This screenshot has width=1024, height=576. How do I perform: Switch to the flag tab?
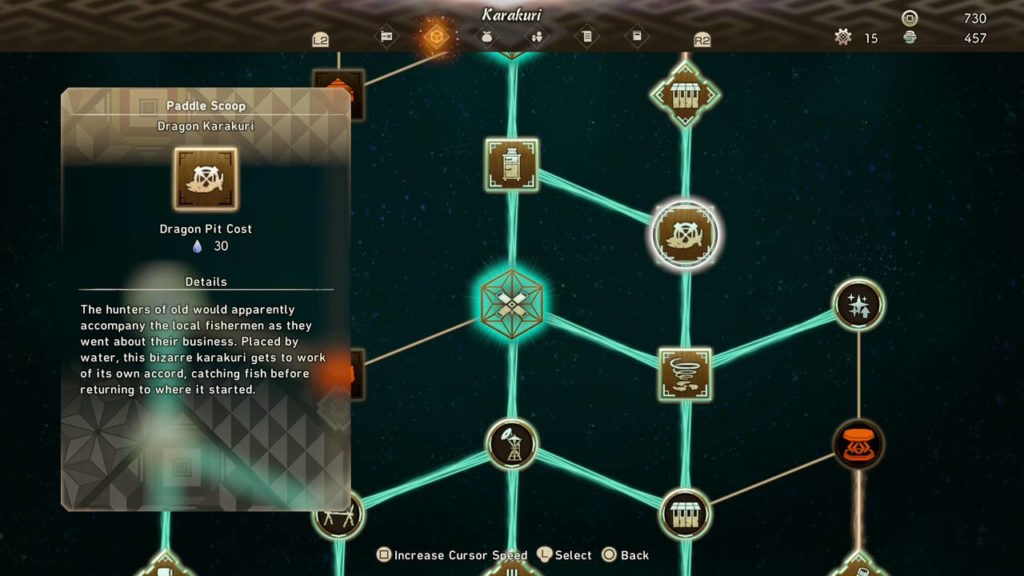tap(386, 38)
